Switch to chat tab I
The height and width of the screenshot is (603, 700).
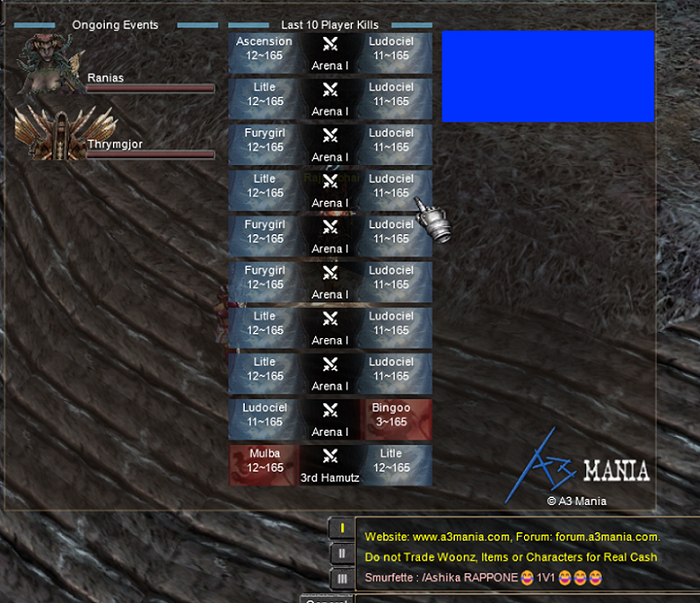click(x=342, y=527)
